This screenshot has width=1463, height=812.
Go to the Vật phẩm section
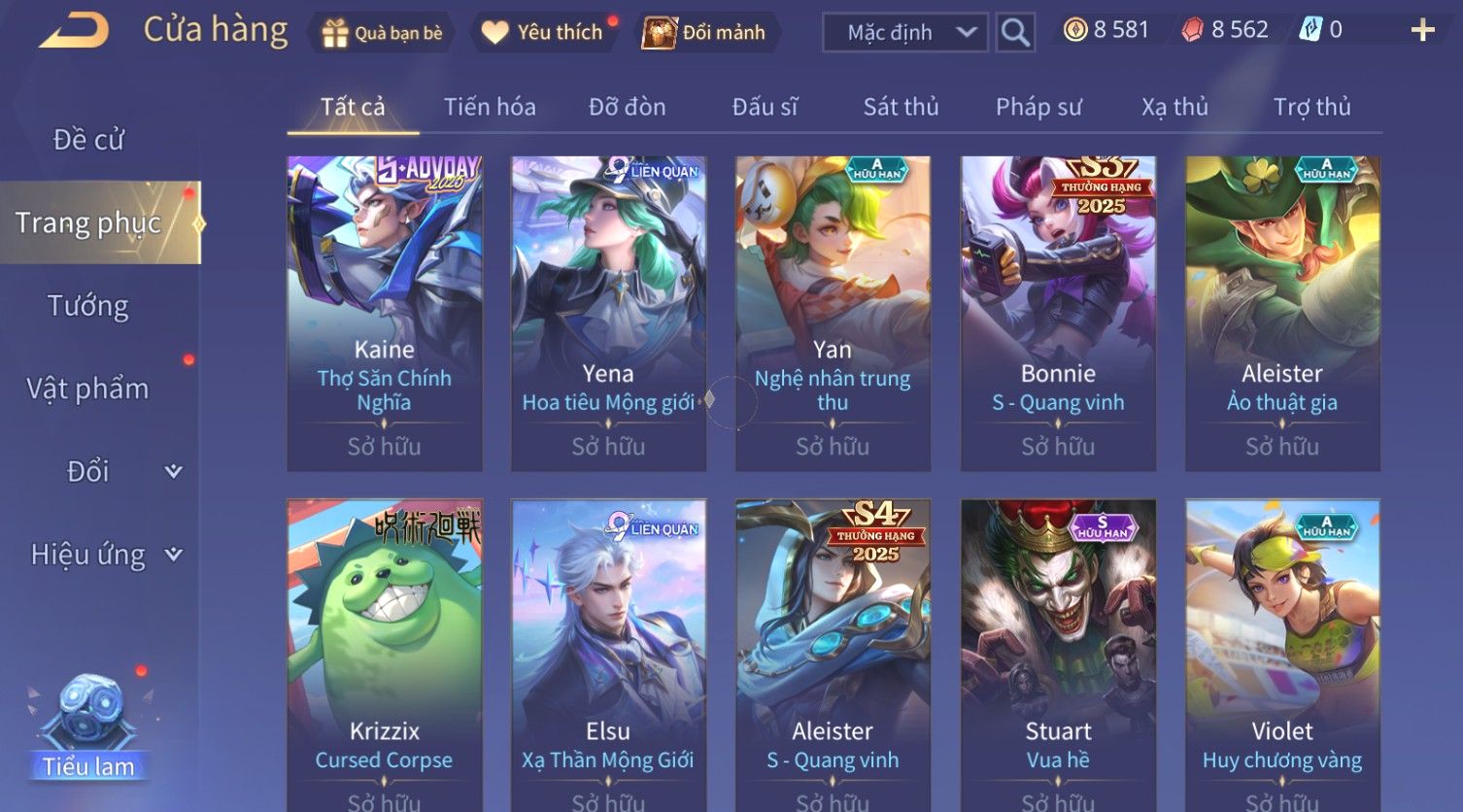[x=88, y=389]
